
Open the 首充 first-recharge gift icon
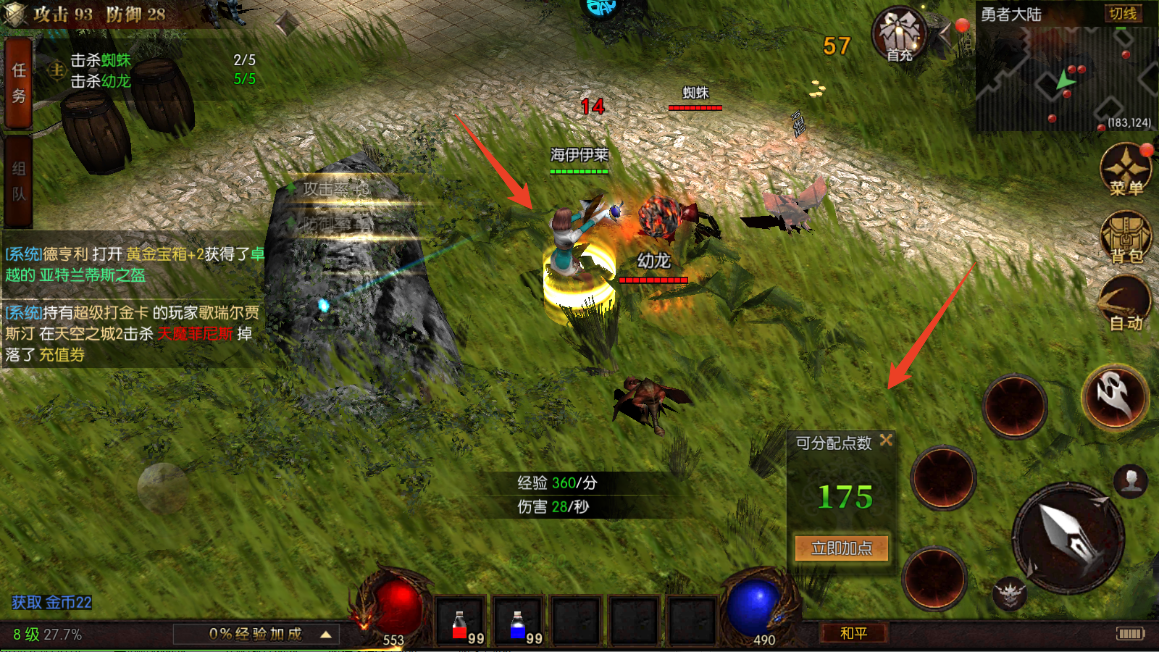click(899, 35)
